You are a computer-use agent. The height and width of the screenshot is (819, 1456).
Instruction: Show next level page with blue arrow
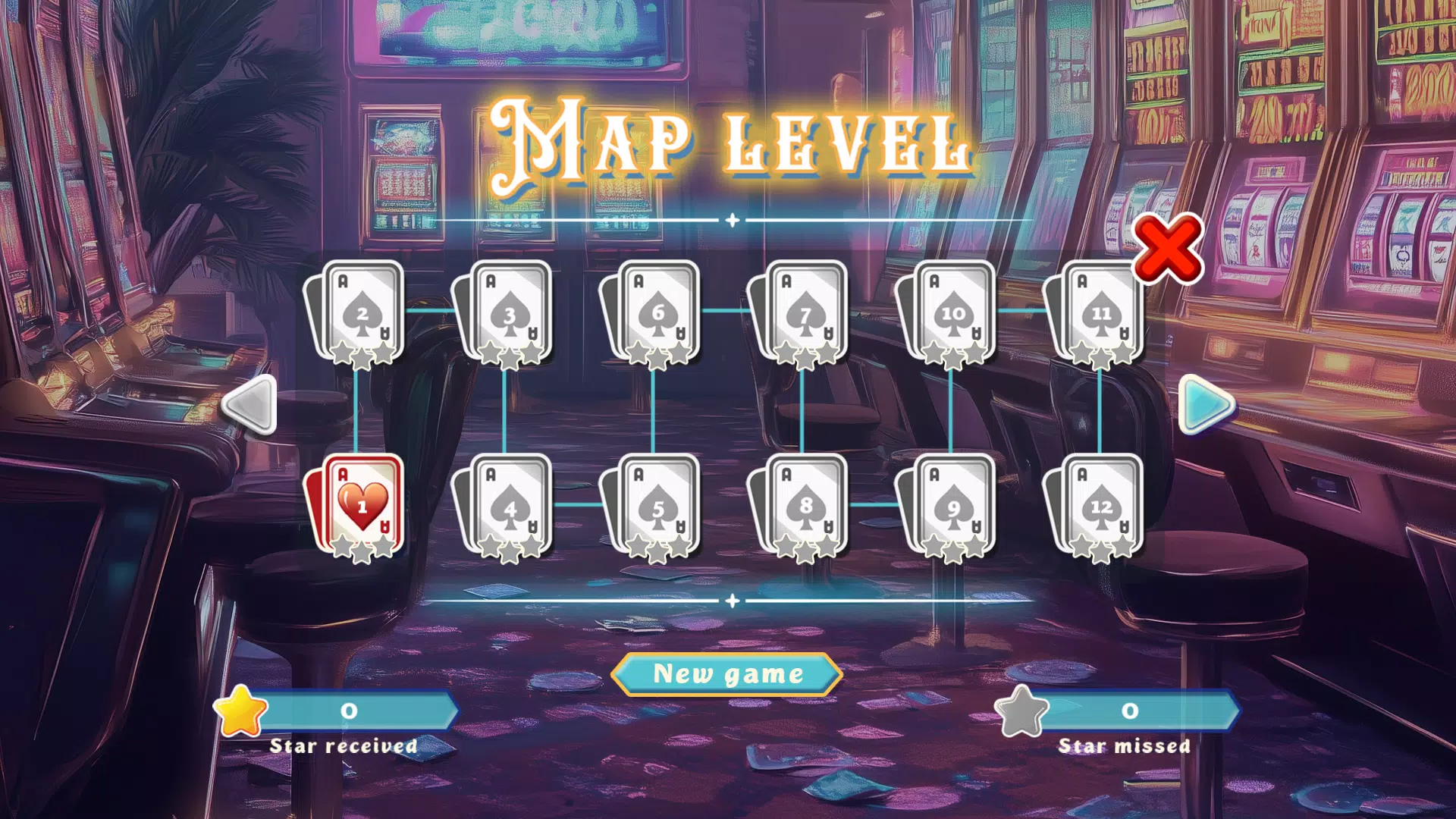point(1205,405)
